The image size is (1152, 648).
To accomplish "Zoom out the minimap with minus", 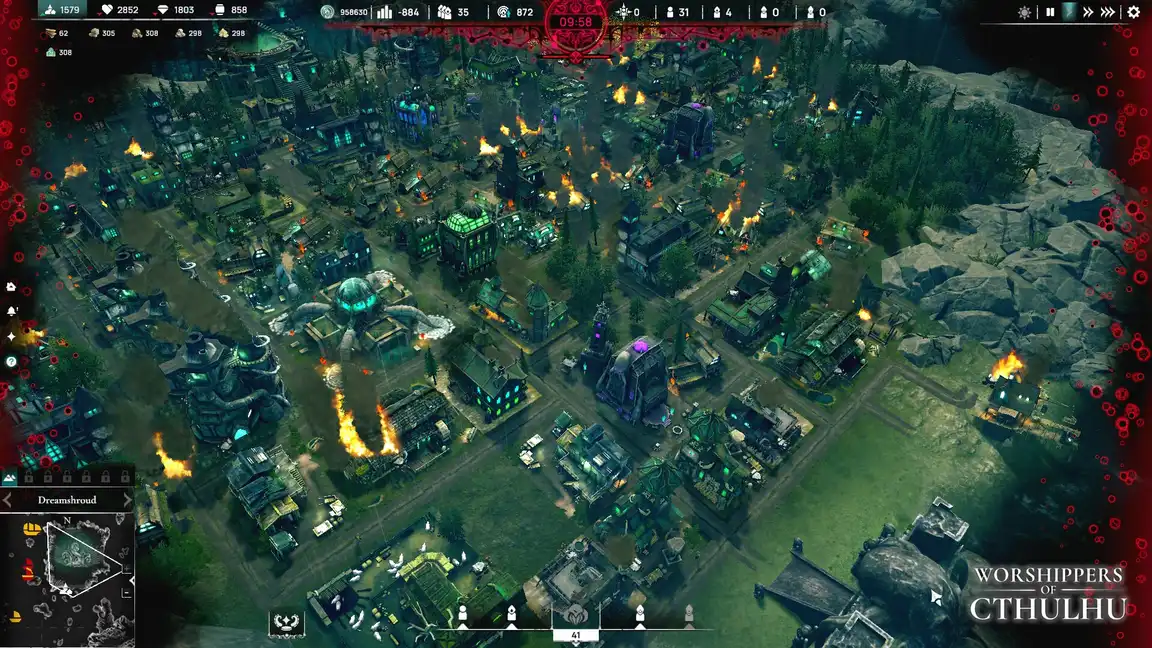I will click(x=128, y=593).
